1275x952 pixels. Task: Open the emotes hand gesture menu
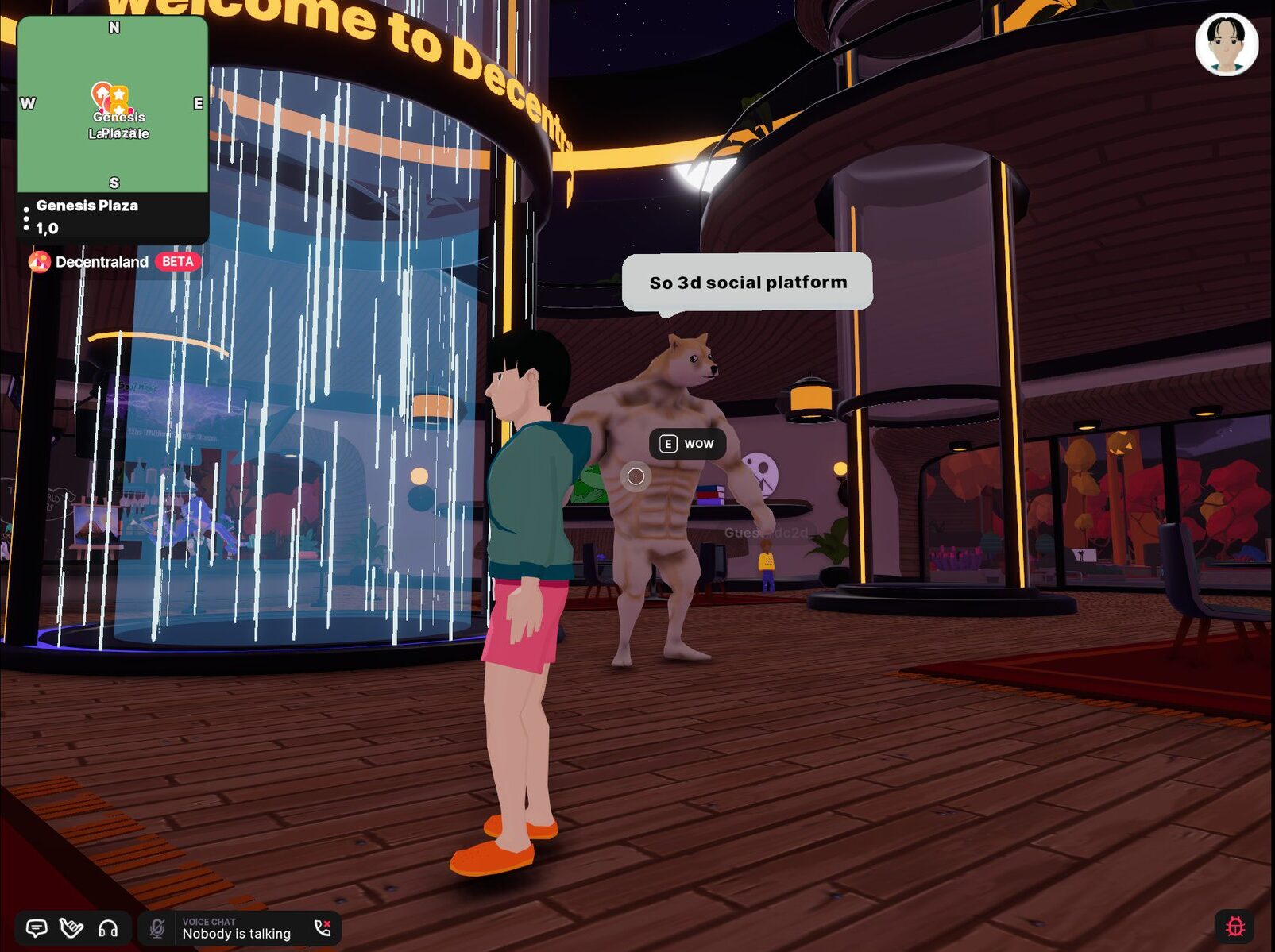[71, 928]
